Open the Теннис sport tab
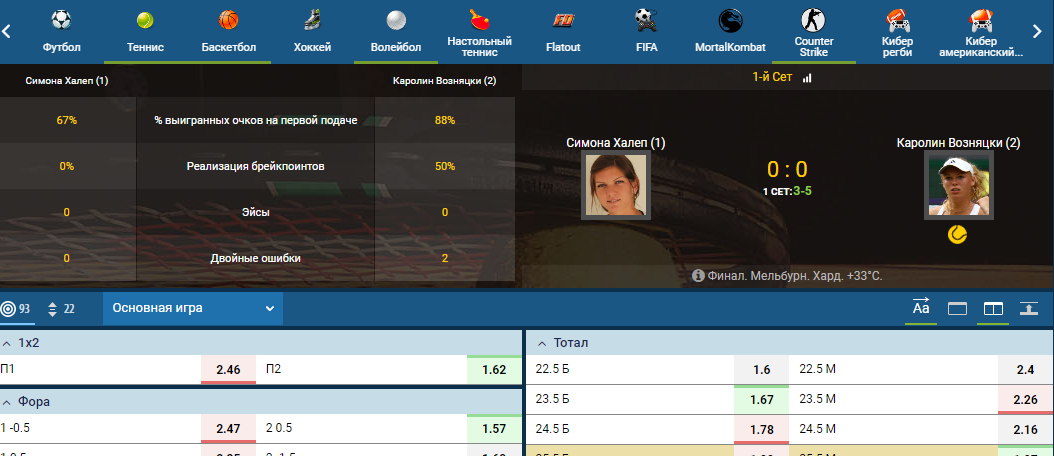The image size is (1054, 456). pos(146,31)
